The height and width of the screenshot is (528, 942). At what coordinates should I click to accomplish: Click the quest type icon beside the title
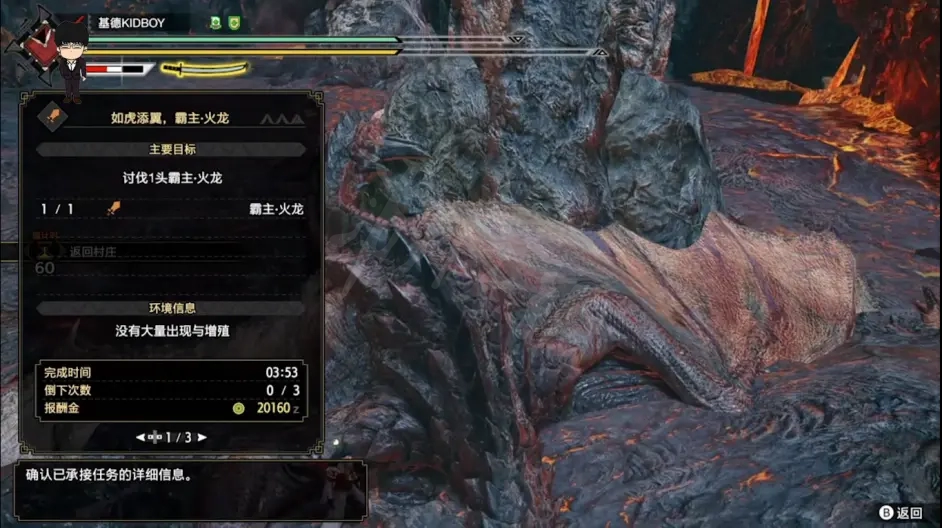[x=50, y=117]
